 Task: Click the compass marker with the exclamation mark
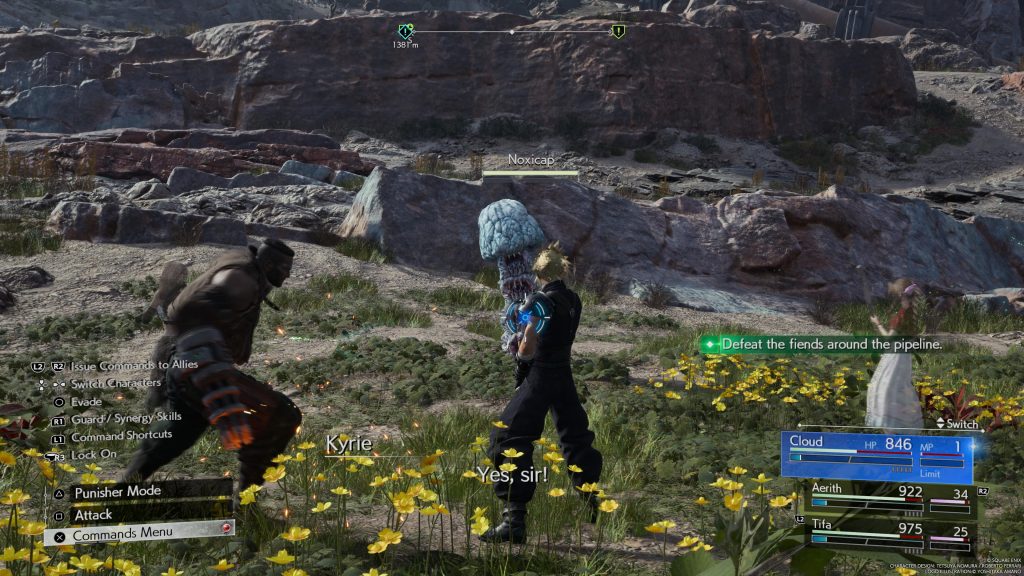618,31
